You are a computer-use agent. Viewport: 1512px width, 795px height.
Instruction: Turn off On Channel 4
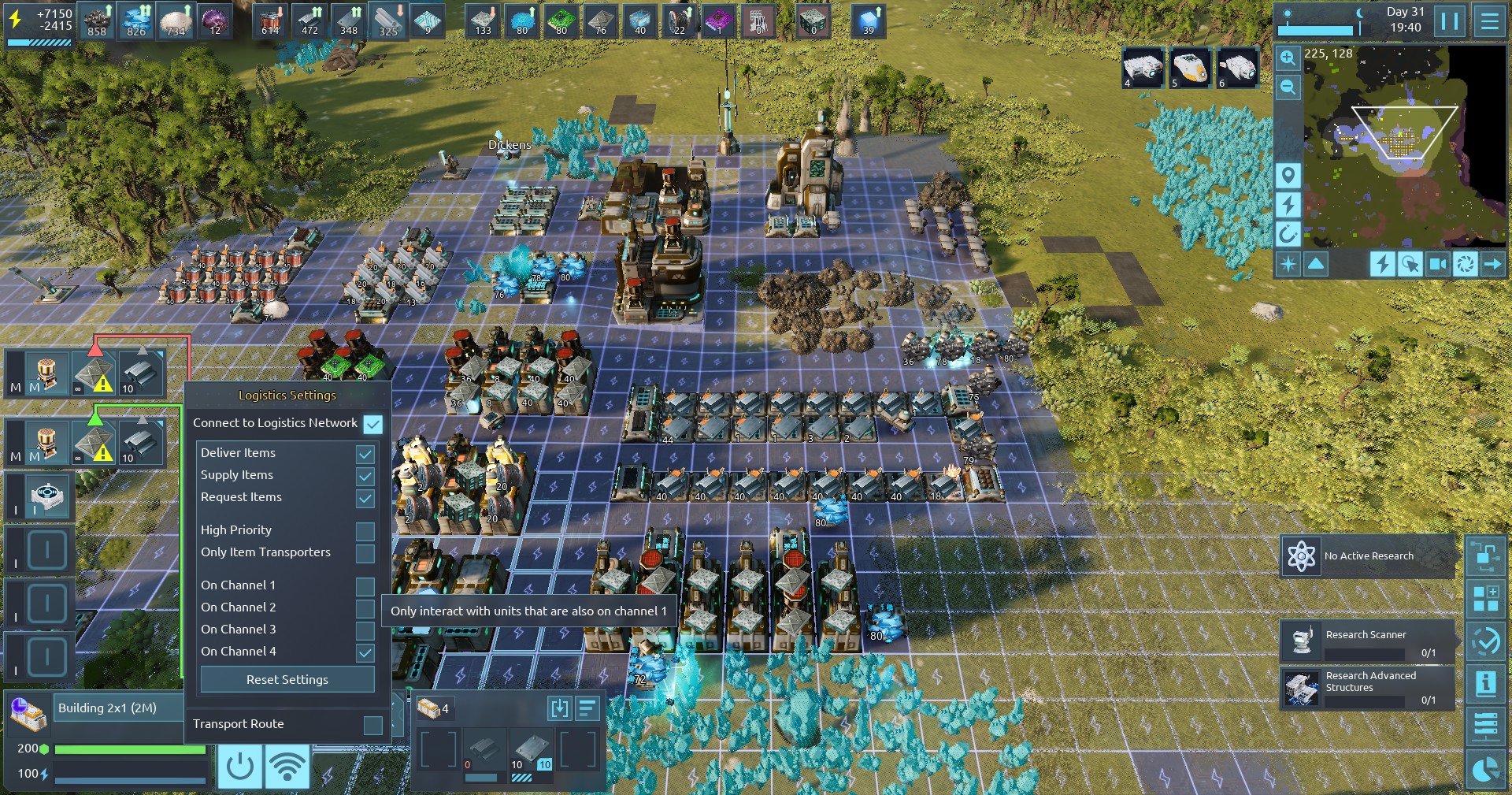(365, 652)
